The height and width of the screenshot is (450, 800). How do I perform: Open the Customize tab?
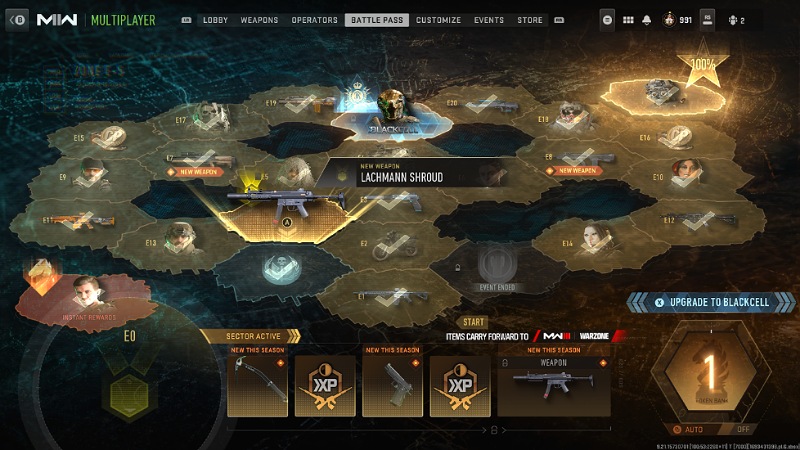[x=438, y=20]
